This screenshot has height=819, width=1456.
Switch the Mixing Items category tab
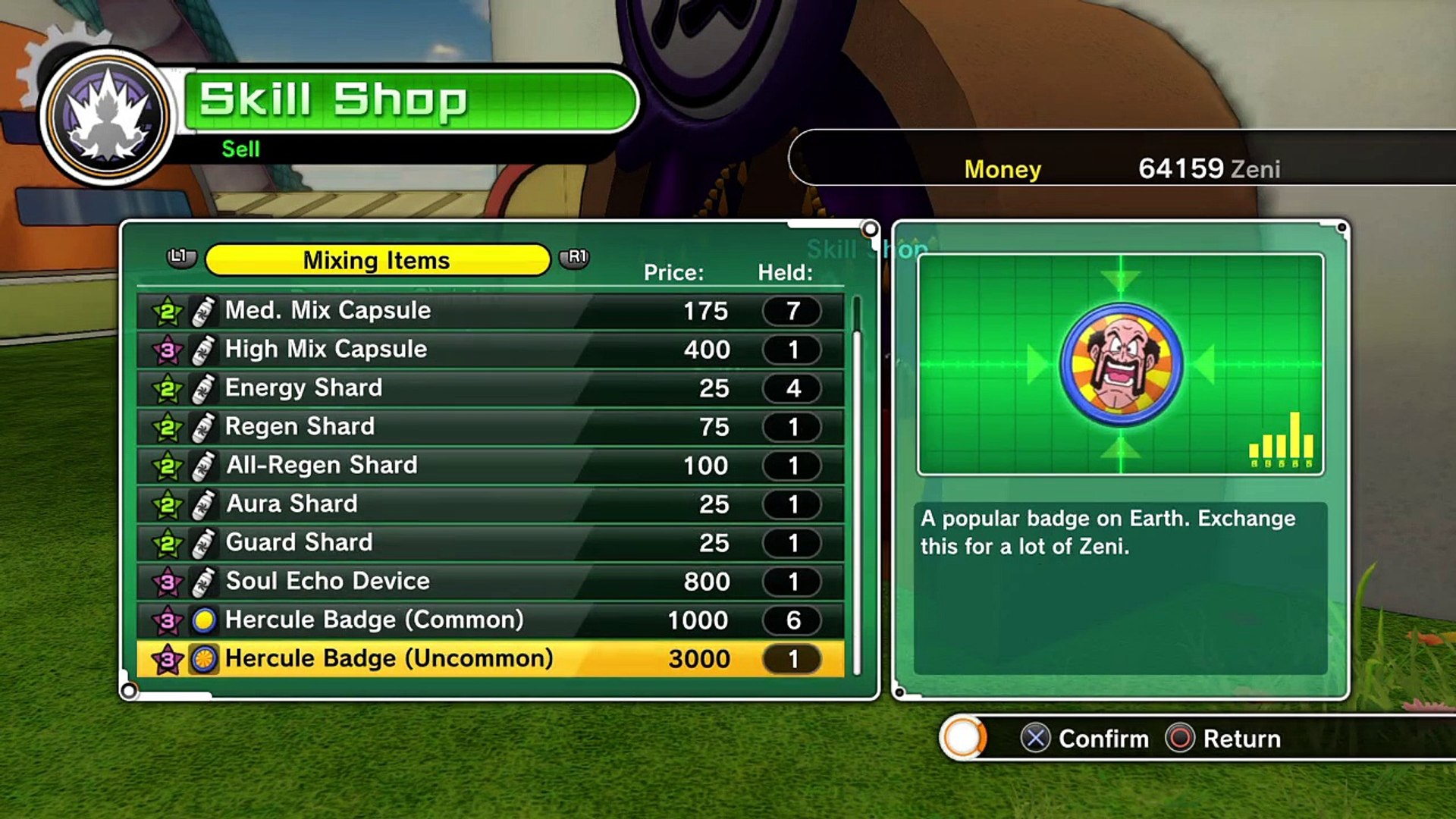pyautogui.click(x=377, y=260)
